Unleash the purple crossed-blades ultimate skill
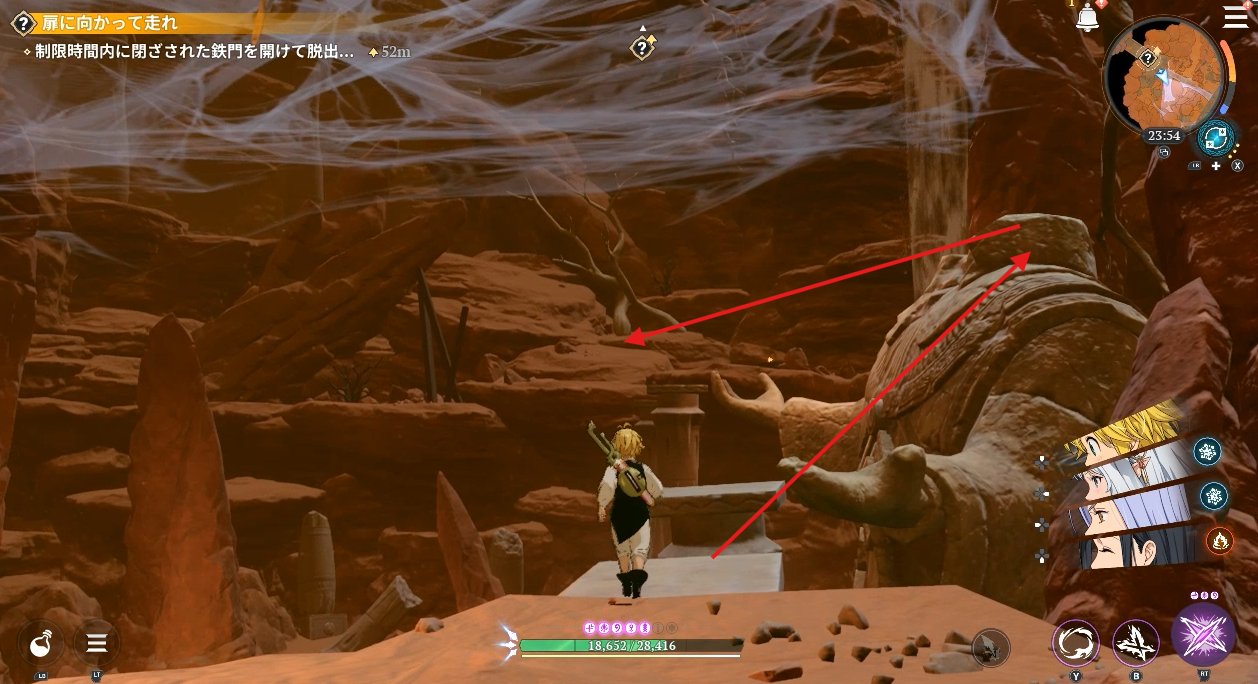The width and height of the screenshot is (1258, 684). pyautogui.click(x=1203, y=635)
